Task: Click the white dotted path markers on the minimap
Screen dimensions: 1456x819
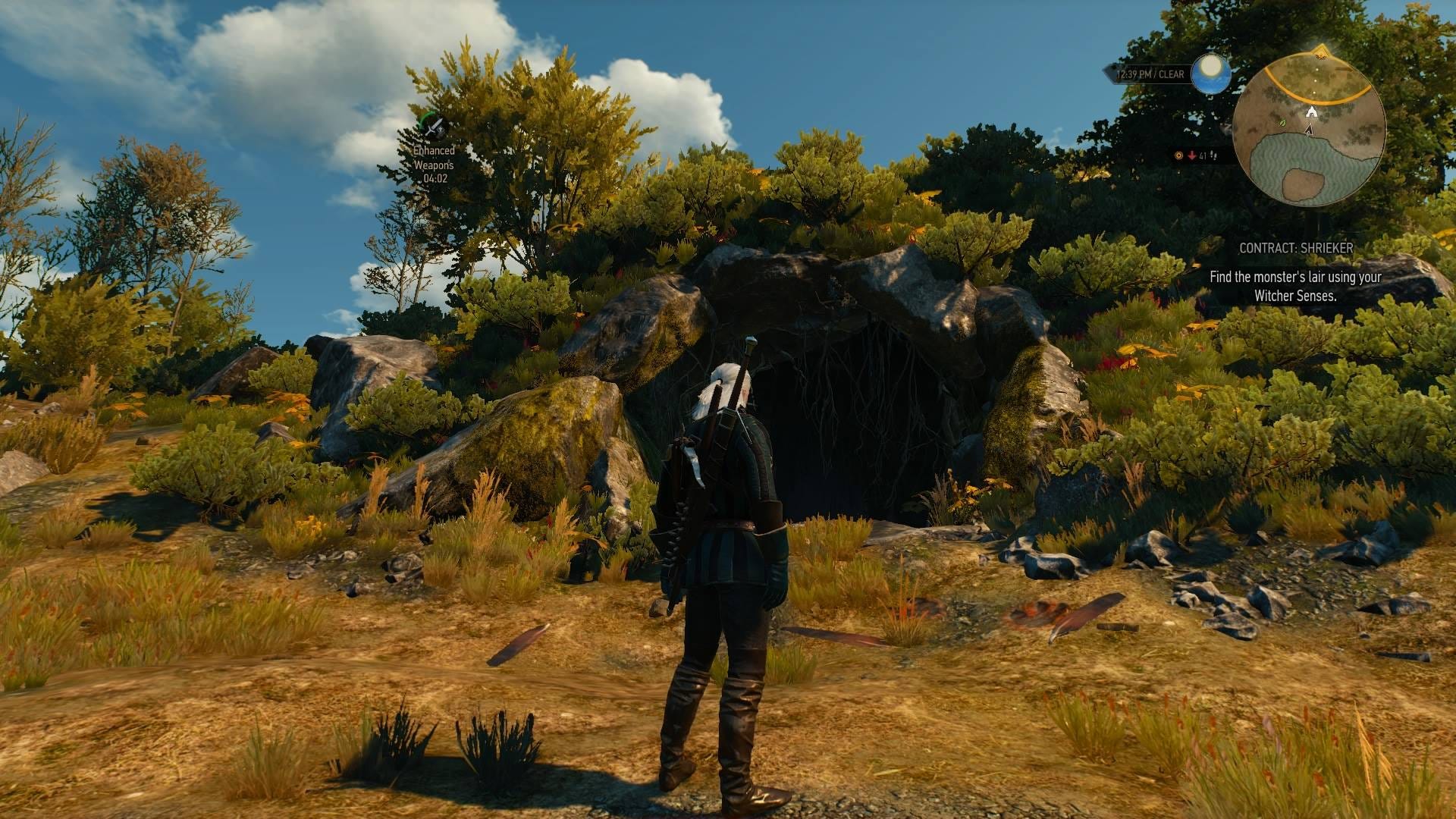Action: tap(1316, 80)
